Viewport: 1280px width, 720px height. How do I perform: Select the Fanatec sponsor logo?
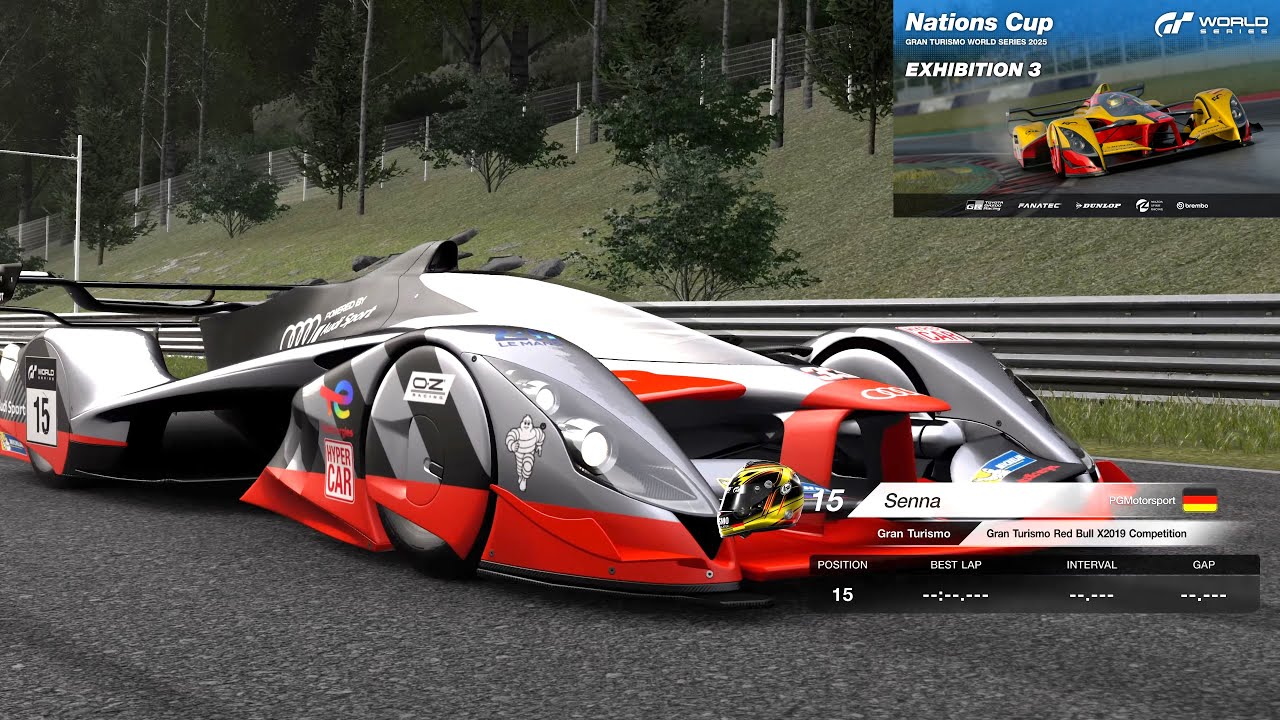pyautogui.click(x=1039, y=205)
